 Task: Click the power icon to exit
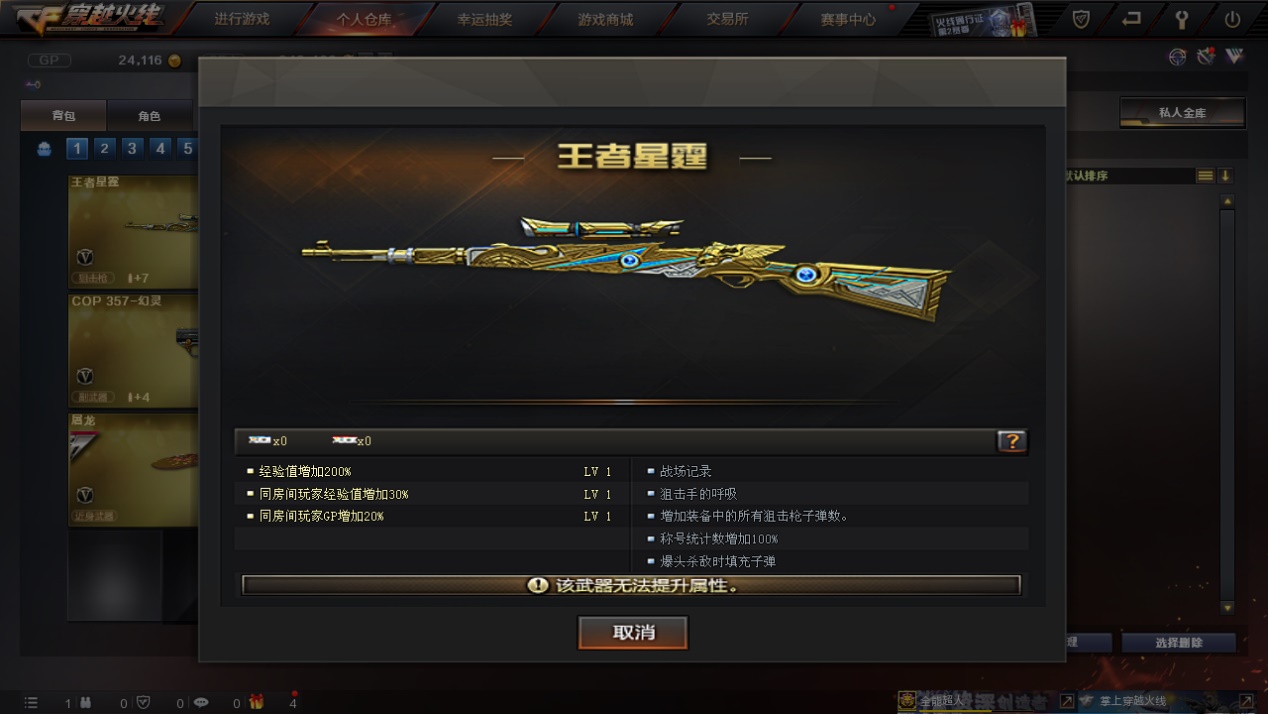1232,19
